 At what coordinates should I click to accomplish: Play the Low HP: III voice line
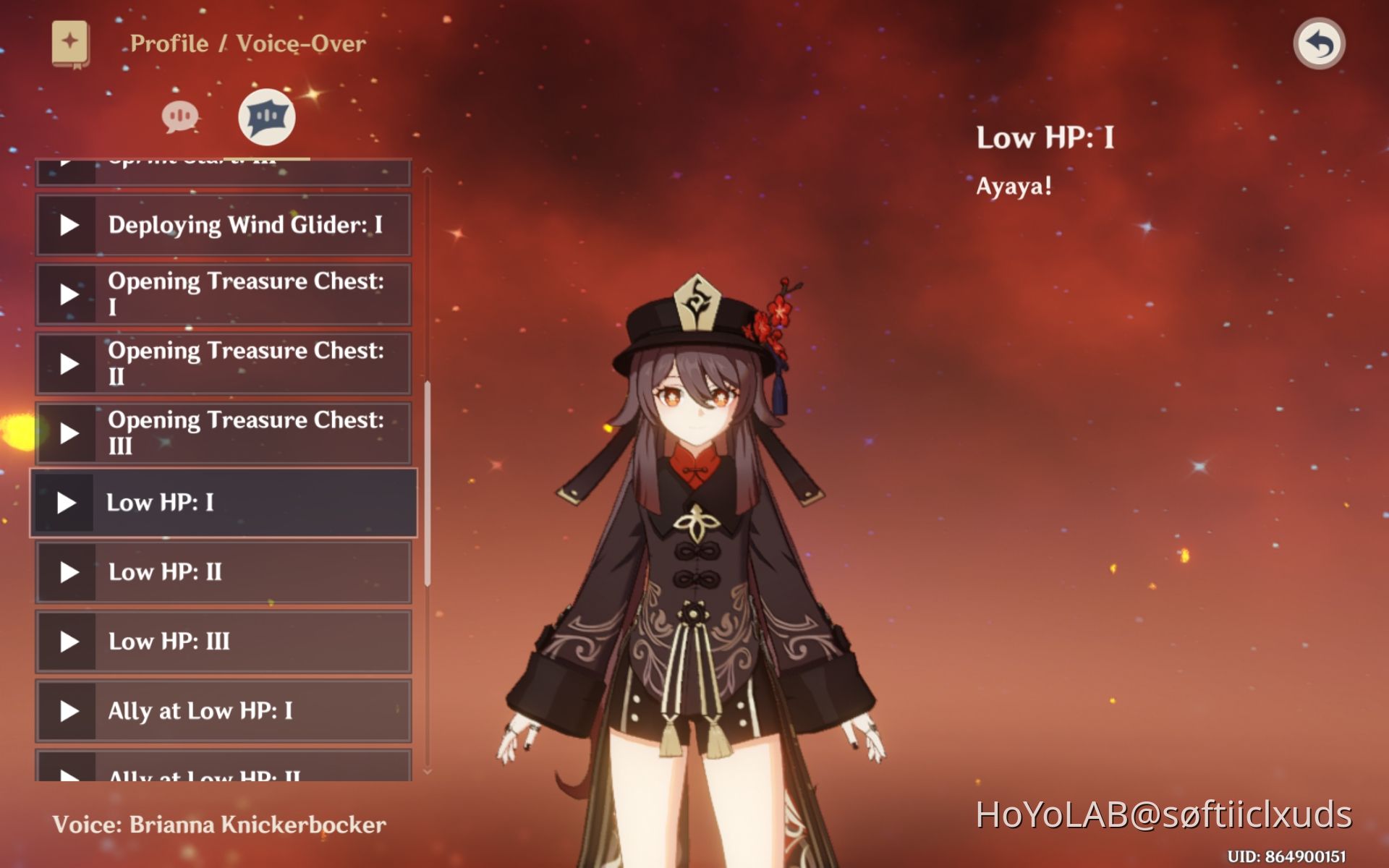pyautogui.click(x=69, y=641)
